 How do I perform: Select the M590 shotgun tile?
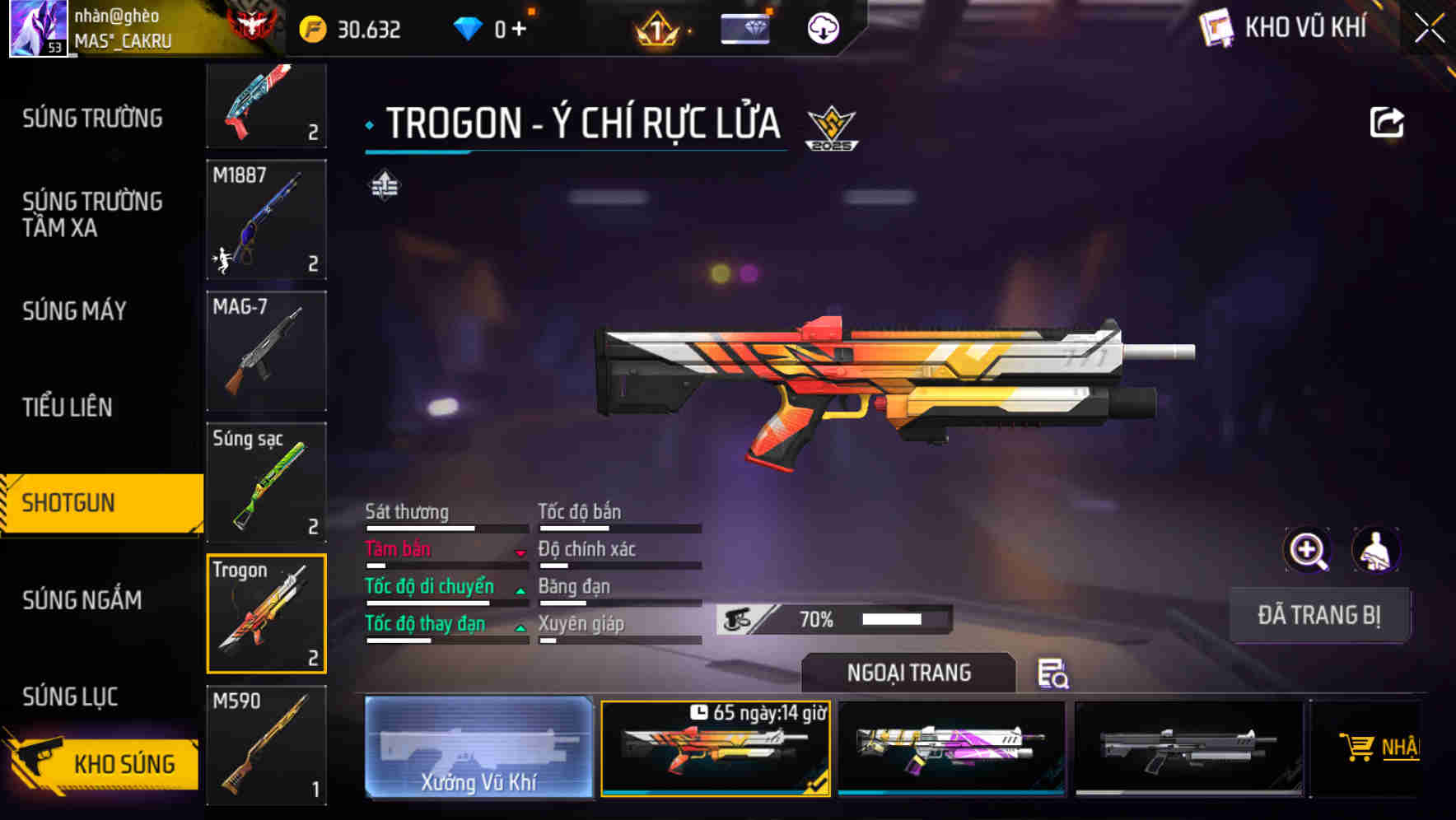tap(266, 745)
